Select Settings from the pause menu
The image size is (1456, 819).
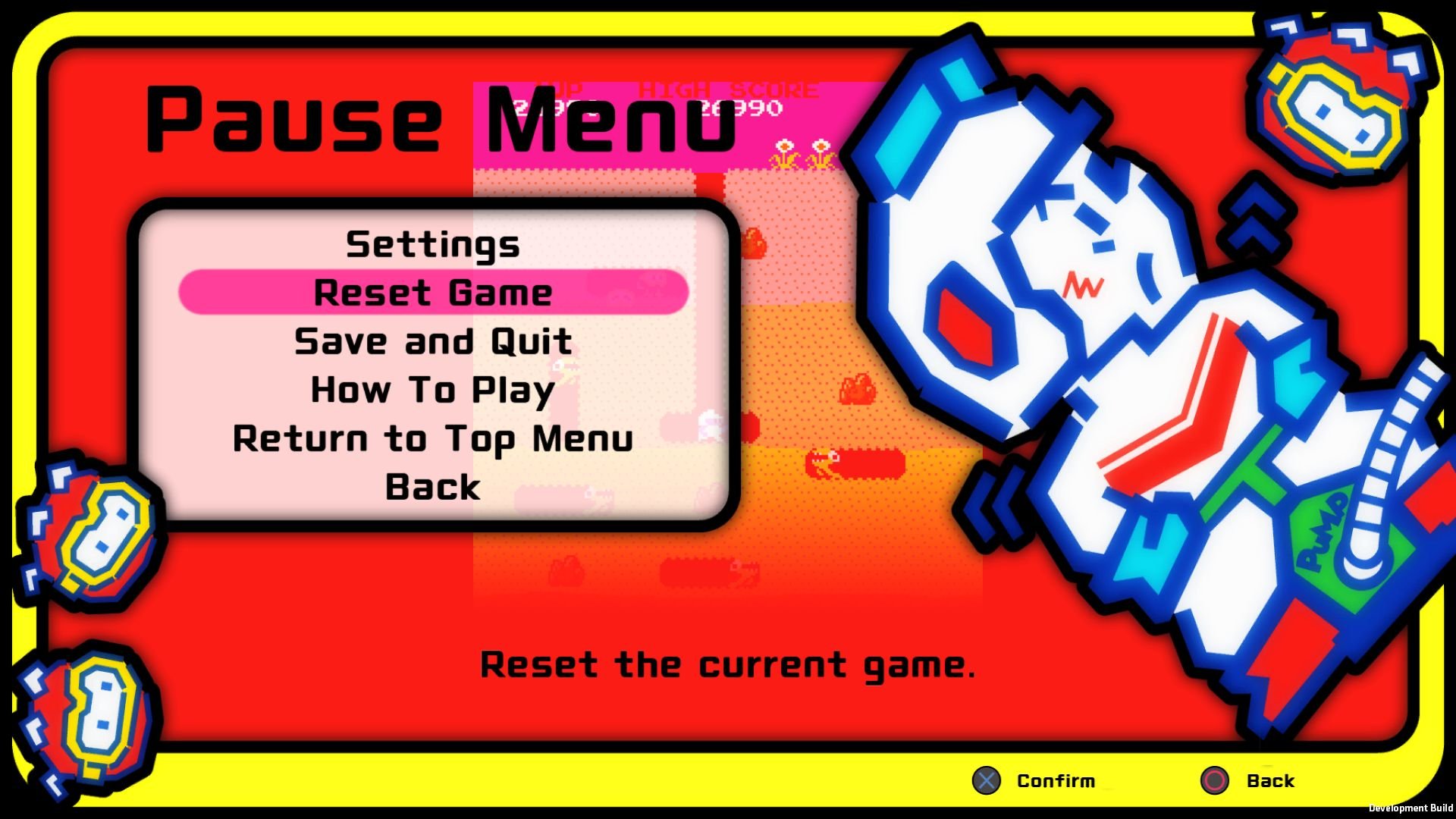(x=432, y=244)
